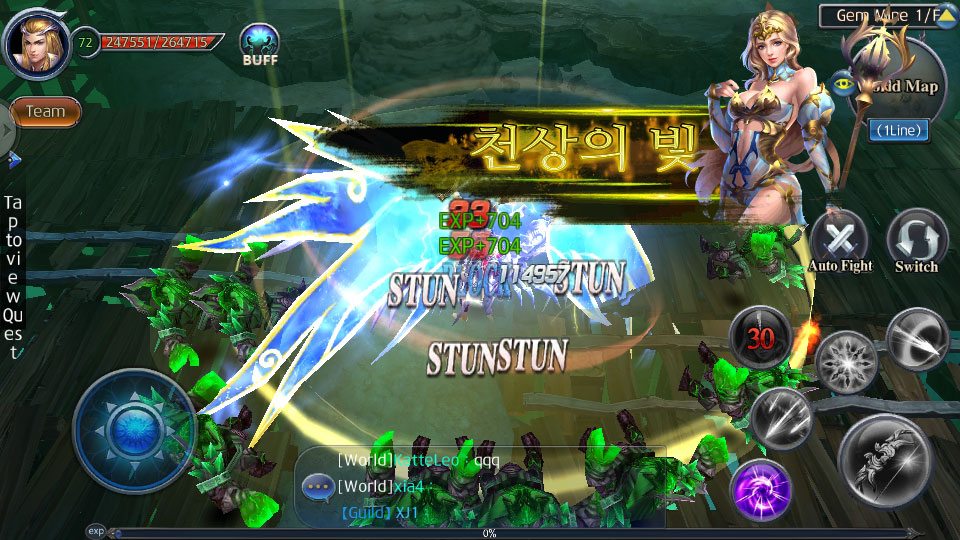Viewport: 960px width, 540px height.
Task: Activate the white starburst skill
Action: point(846,362)
